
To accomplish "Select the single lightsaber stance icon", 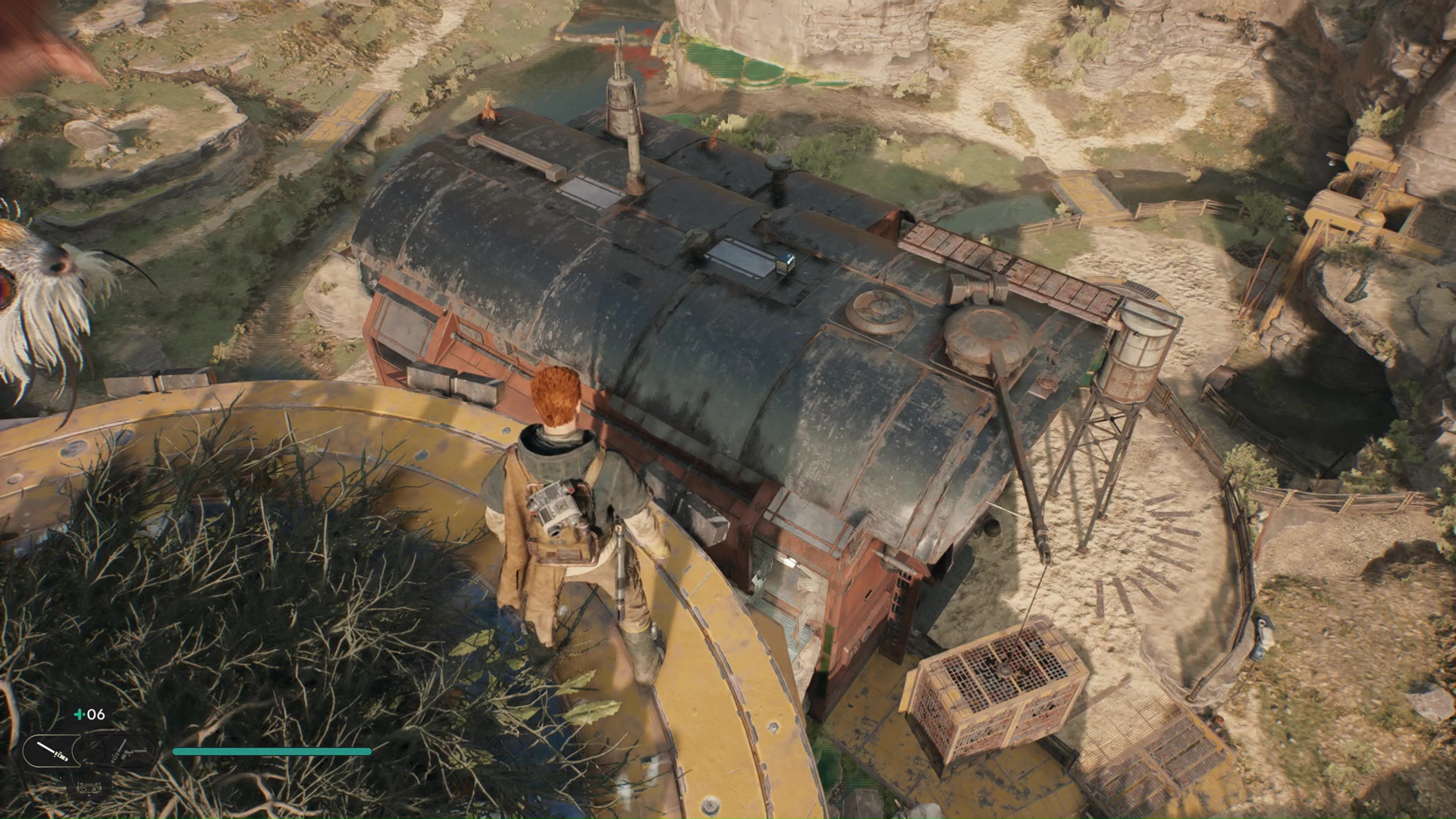I will [x=51, y=749].
